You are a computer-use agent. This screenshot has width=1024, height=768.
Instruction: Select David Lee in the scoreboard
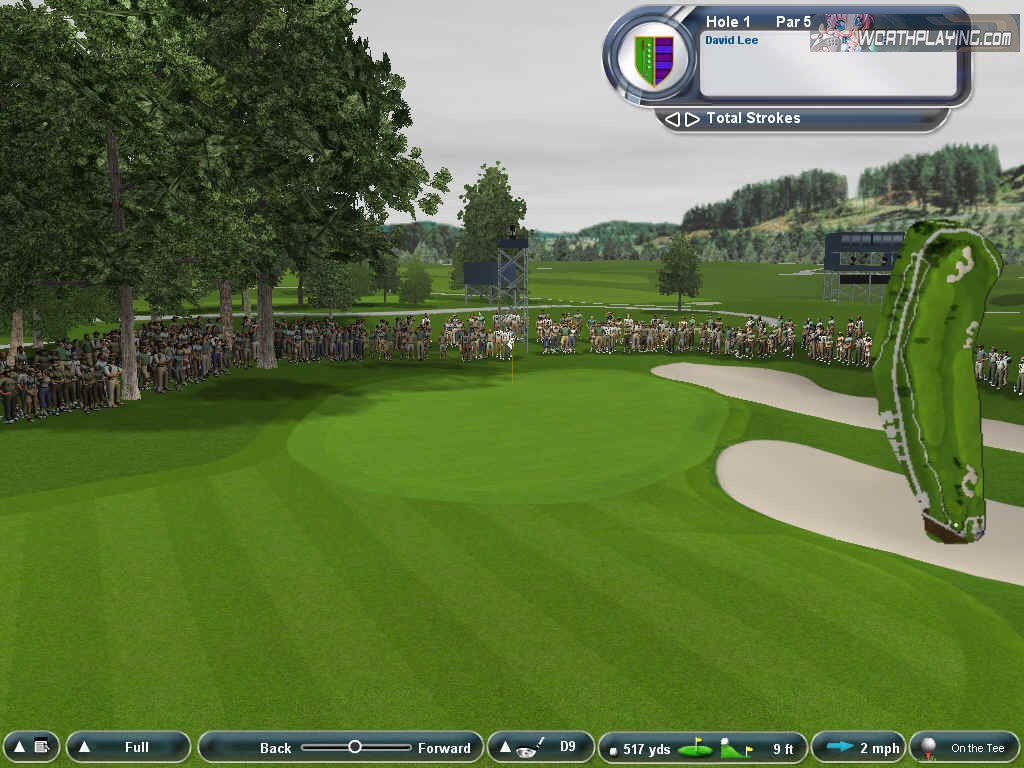click(x=731, y=41)
